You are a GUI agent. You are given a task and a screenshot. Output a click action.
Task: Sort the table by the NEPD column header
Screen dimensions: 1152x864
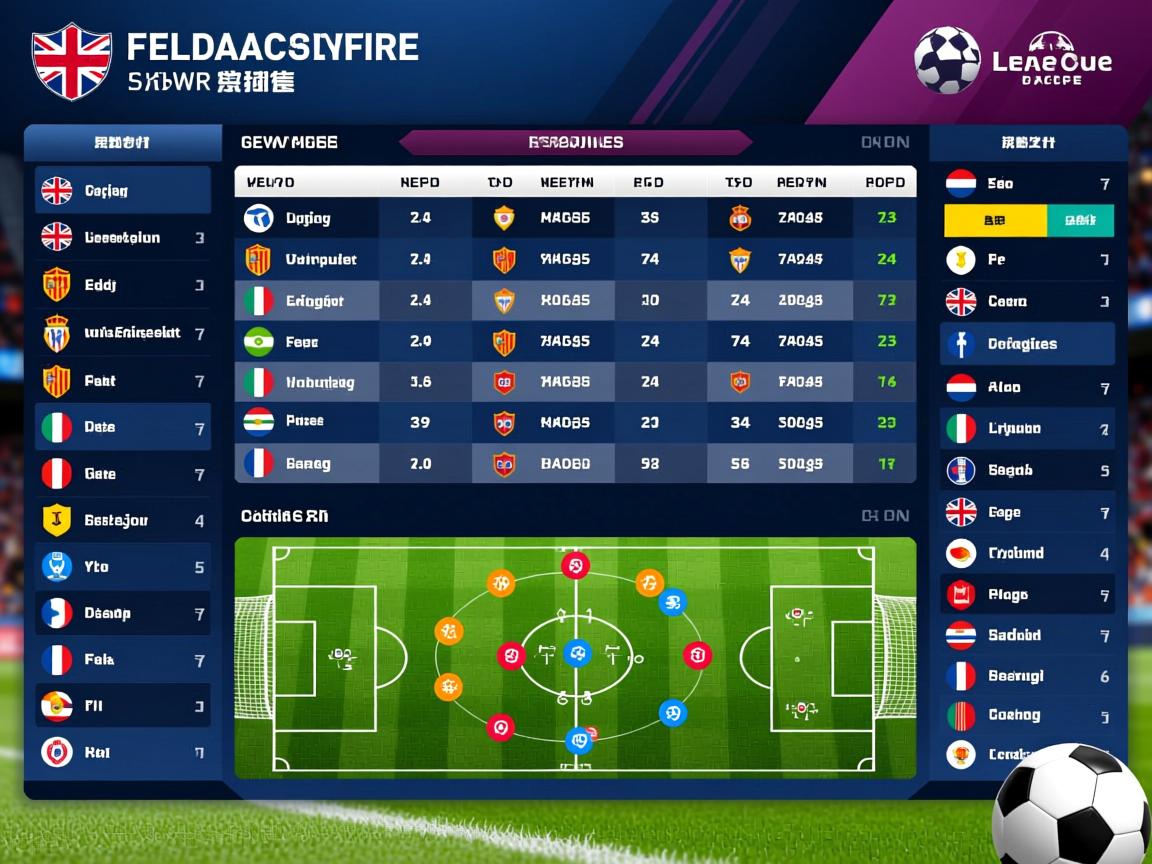coord(420,183)
